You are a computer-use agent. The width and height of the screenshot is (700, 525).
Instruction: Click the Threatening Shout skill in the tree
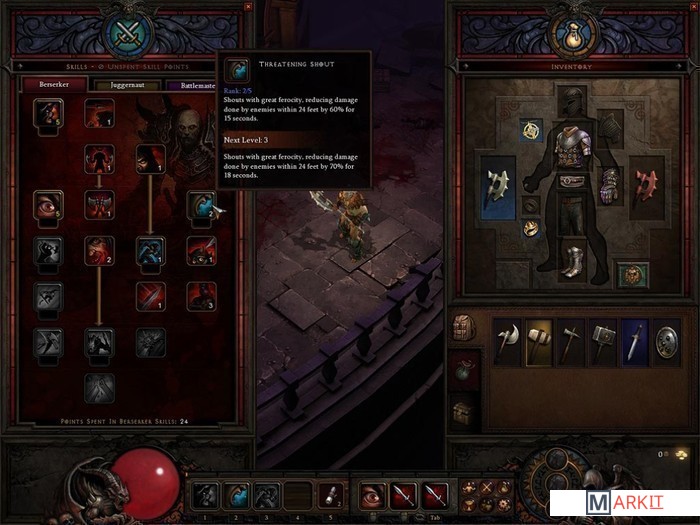[x=201, y=205]
